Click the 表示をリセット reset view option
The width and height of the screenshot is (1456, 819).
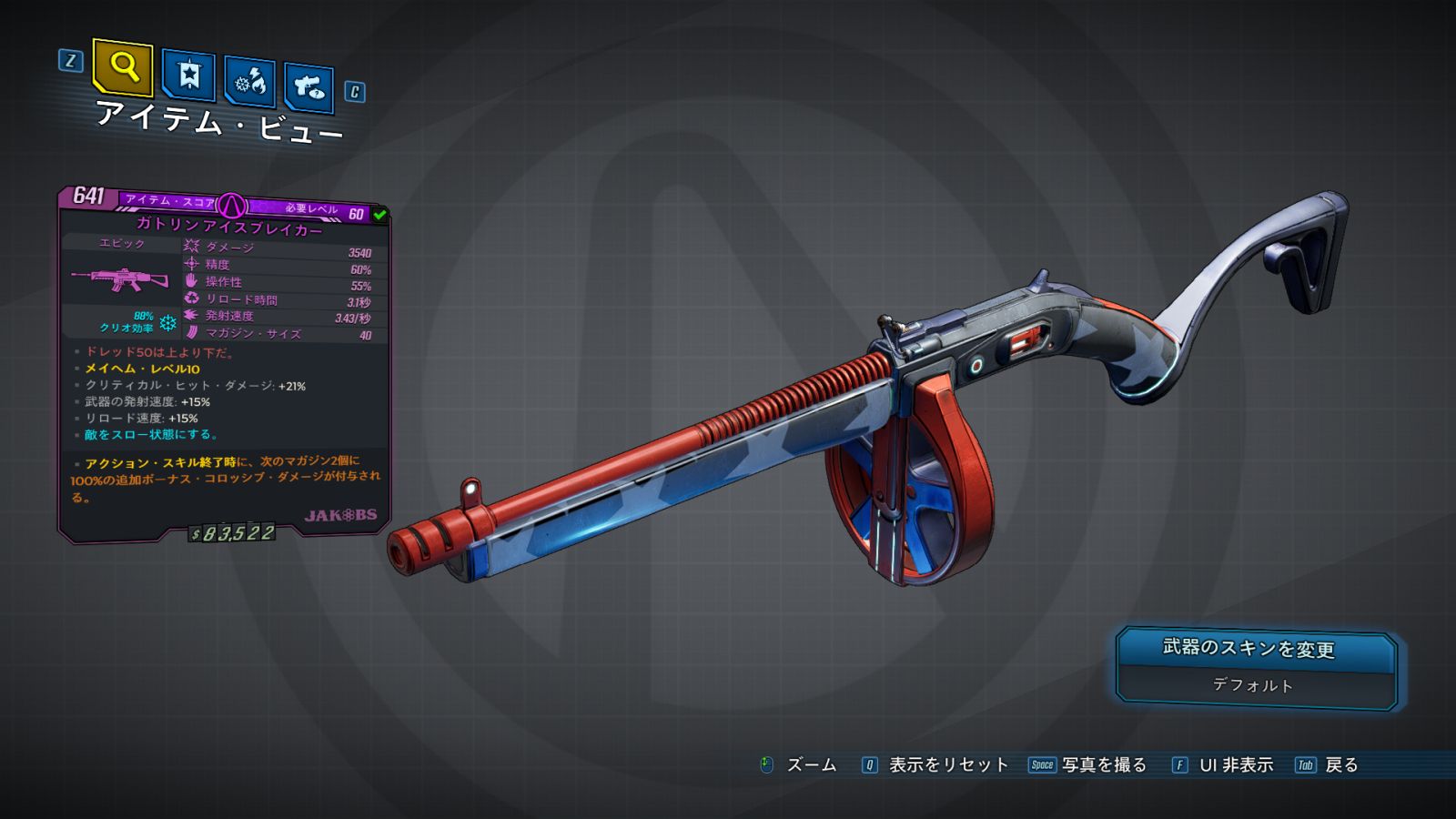coord(947,765)
